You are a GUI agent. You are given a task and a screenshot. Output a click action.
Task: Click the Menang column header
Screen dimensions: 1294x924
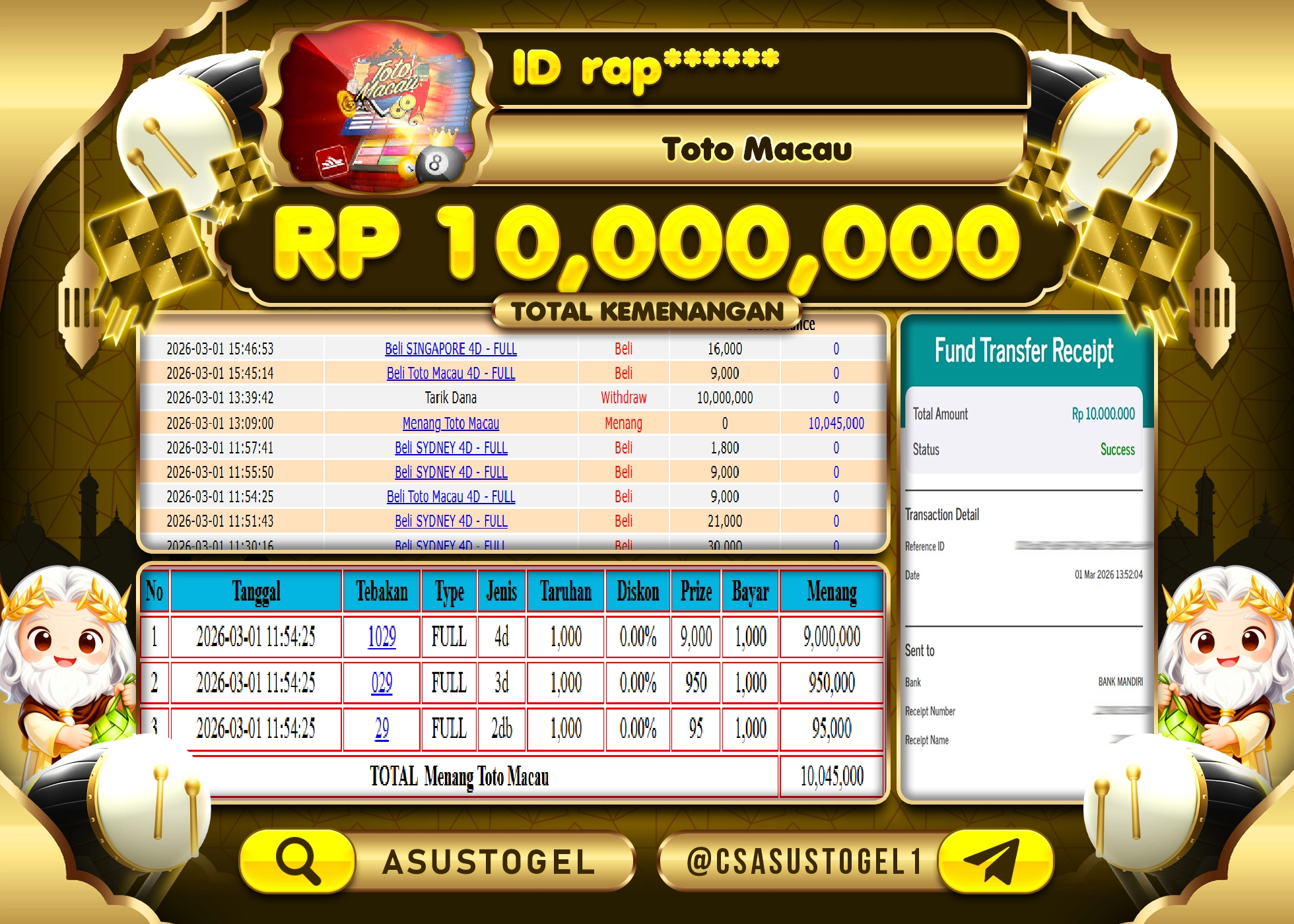click(832, 592)
